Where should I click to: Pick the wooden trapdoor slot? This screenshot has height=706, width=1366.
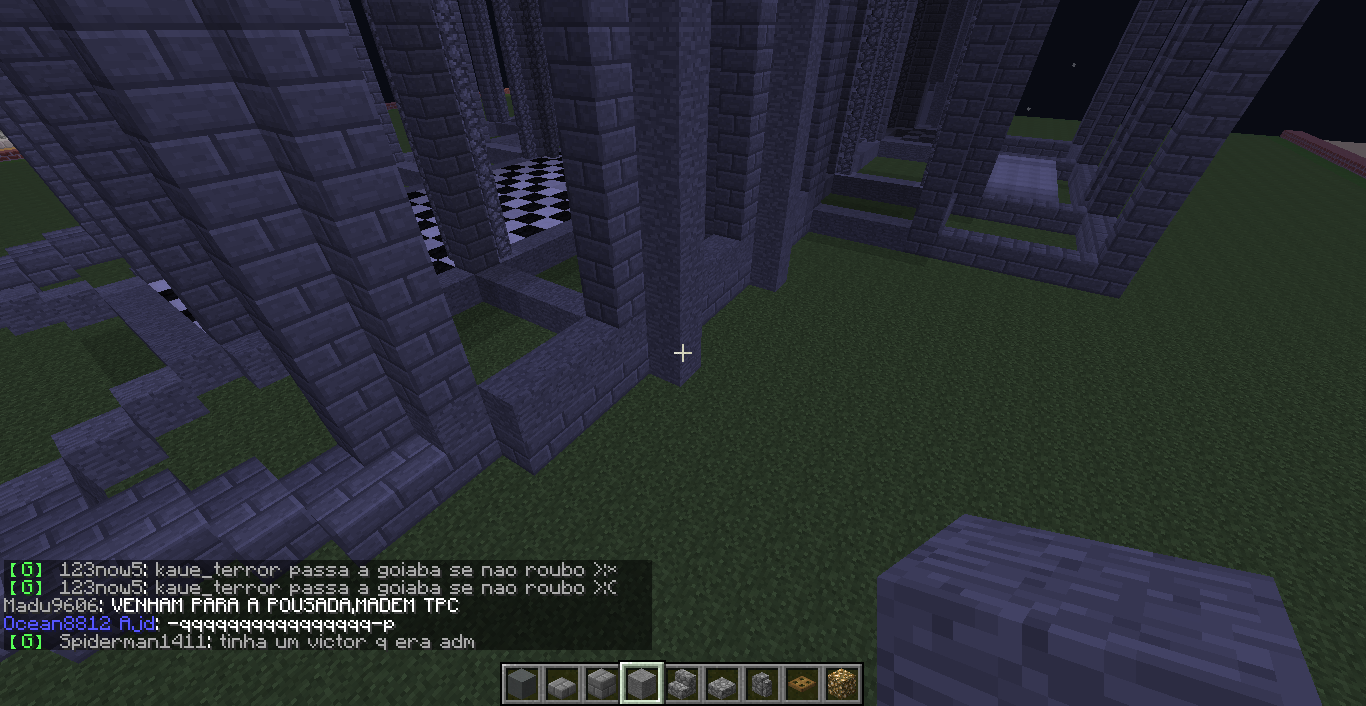pos(802,684)
